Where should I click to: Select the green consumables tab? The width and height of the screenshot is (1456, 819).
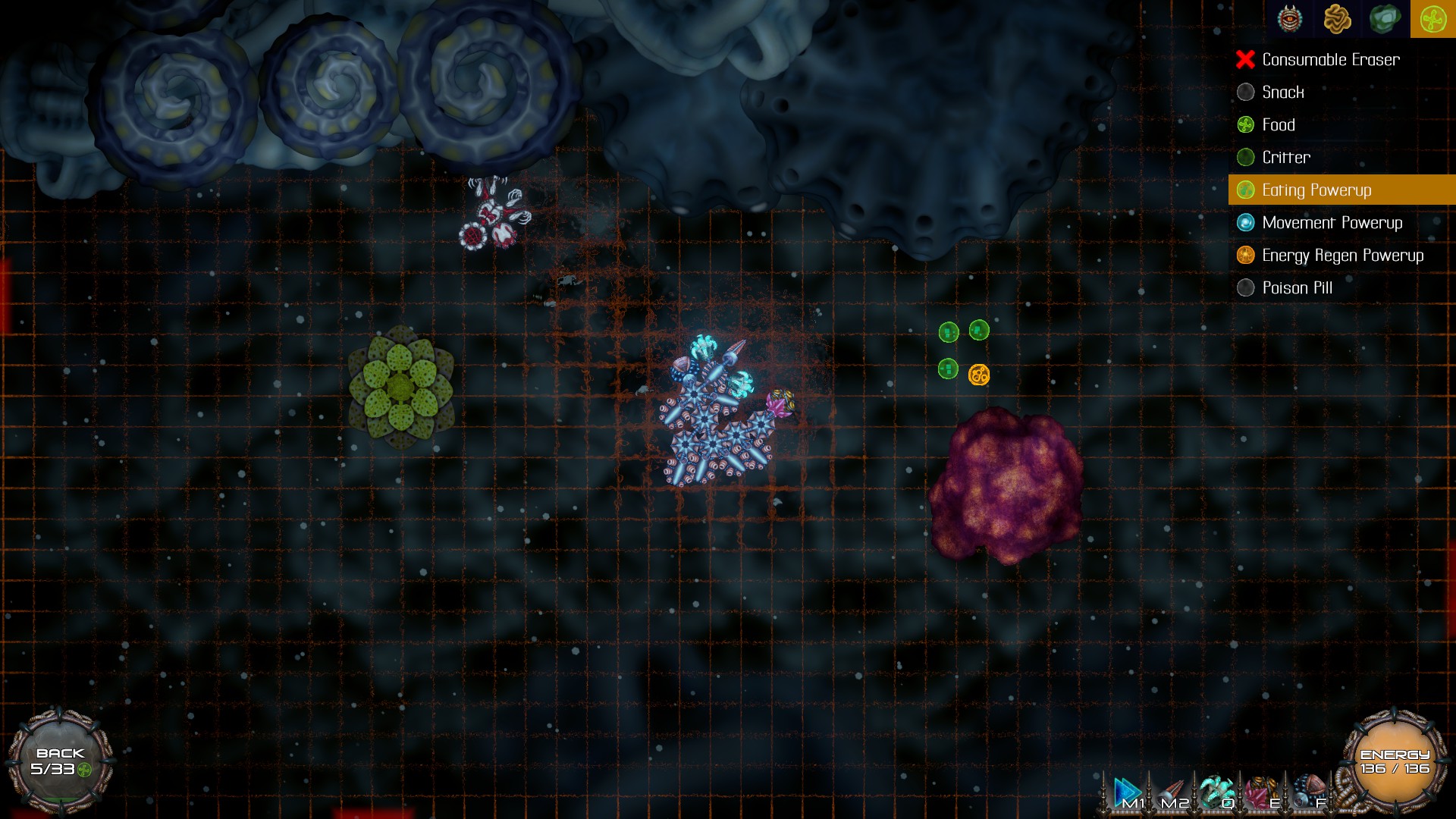[1432, 19]
